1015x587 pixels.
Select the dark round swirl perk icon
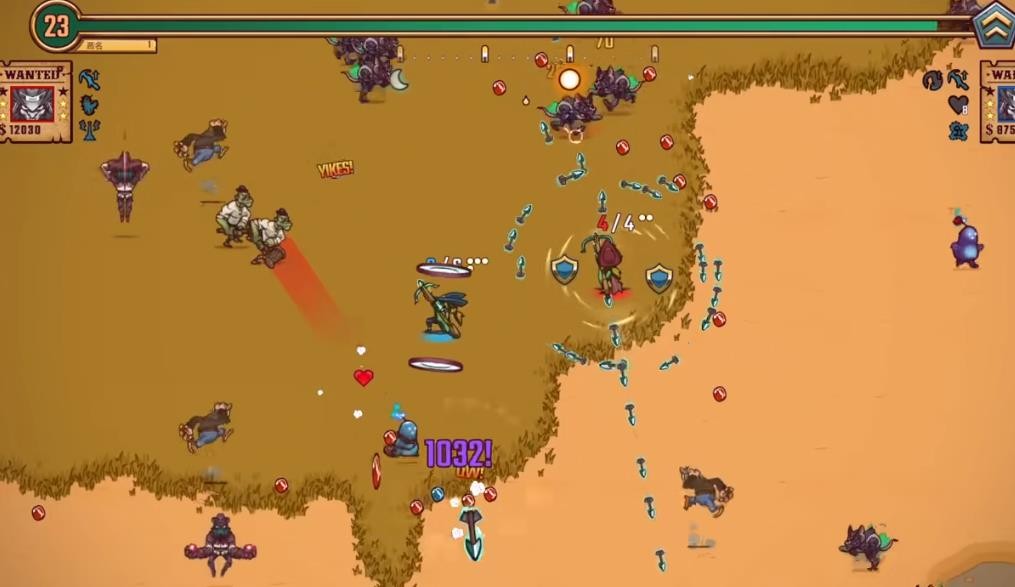(x=932, y=80)
